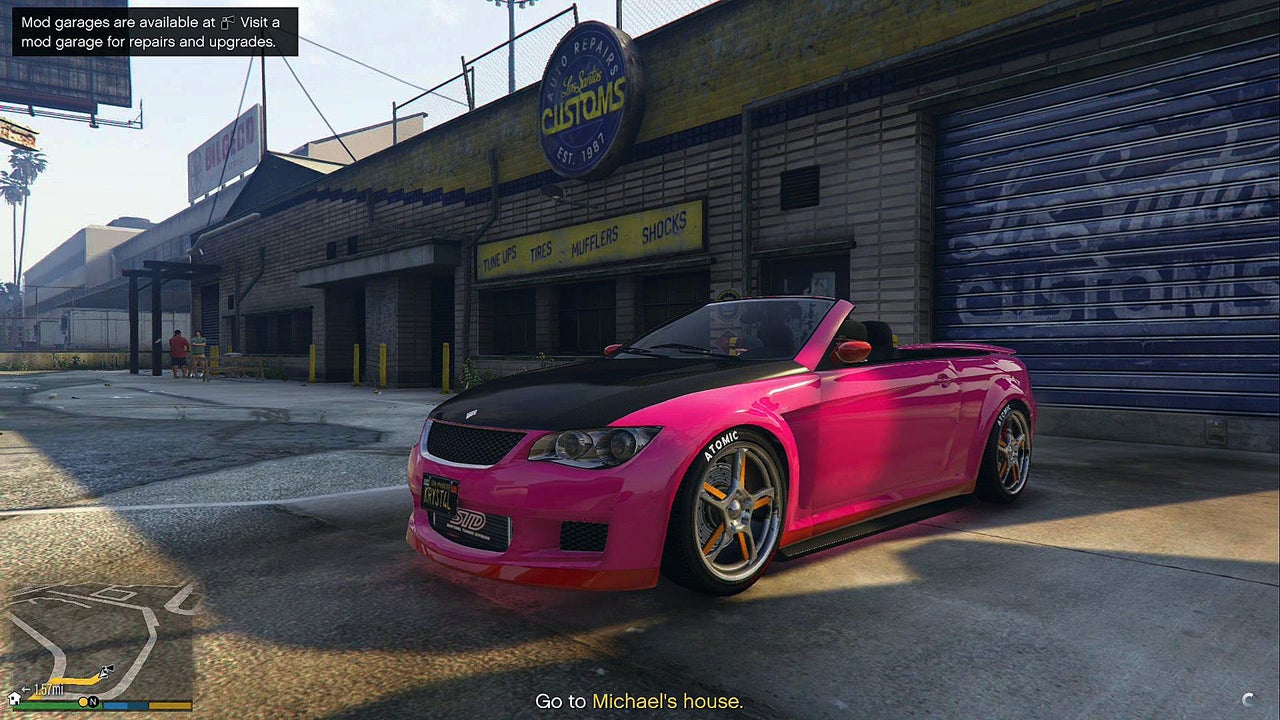The height and width of the screenshot is (720, 1280).
Task: Click the N compass marker on the minimap
Action: coord(94,703)
